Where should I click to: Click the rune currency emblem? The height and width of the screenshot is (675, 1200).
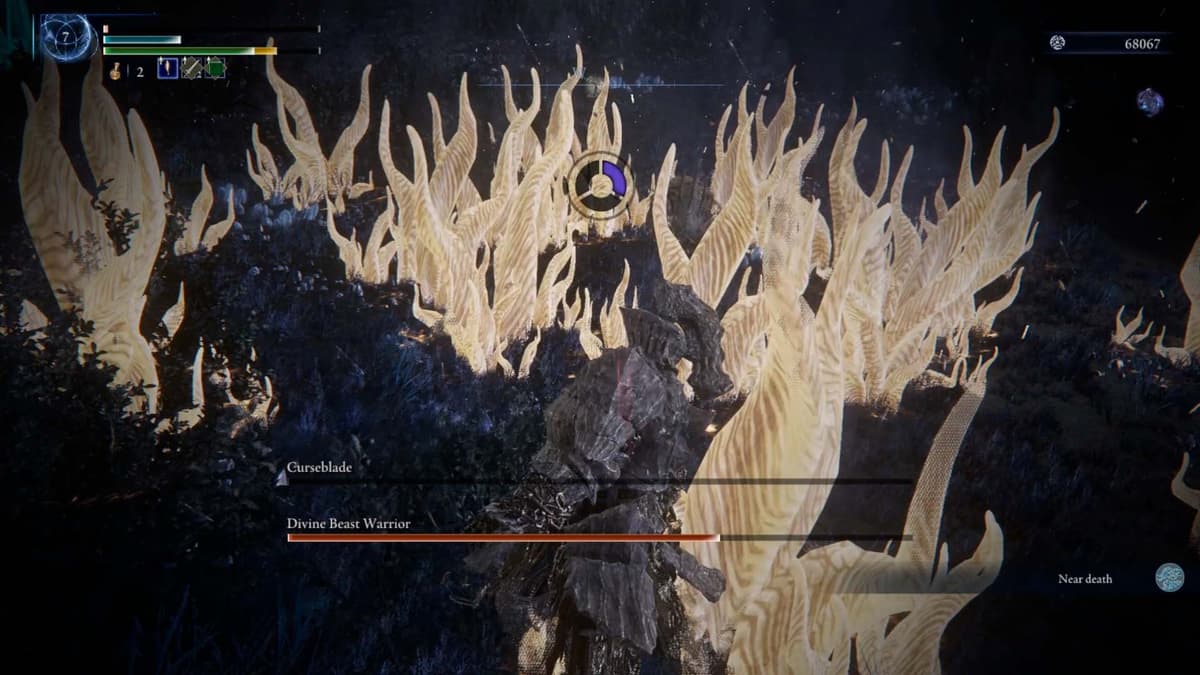(1058, 42)
